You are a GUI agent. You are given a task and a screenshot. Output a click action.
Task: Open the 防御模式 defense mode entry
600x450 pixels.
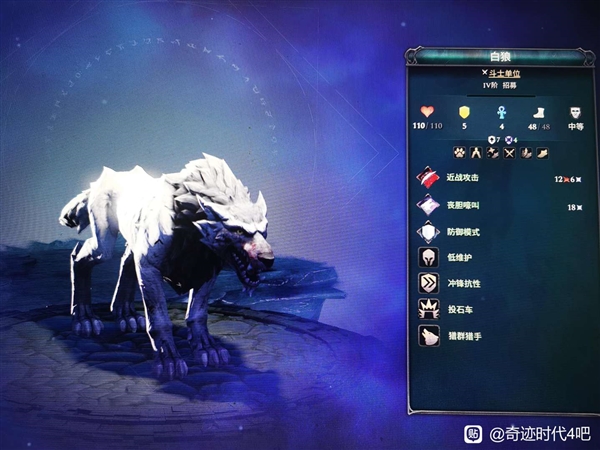tap(463, 232)
